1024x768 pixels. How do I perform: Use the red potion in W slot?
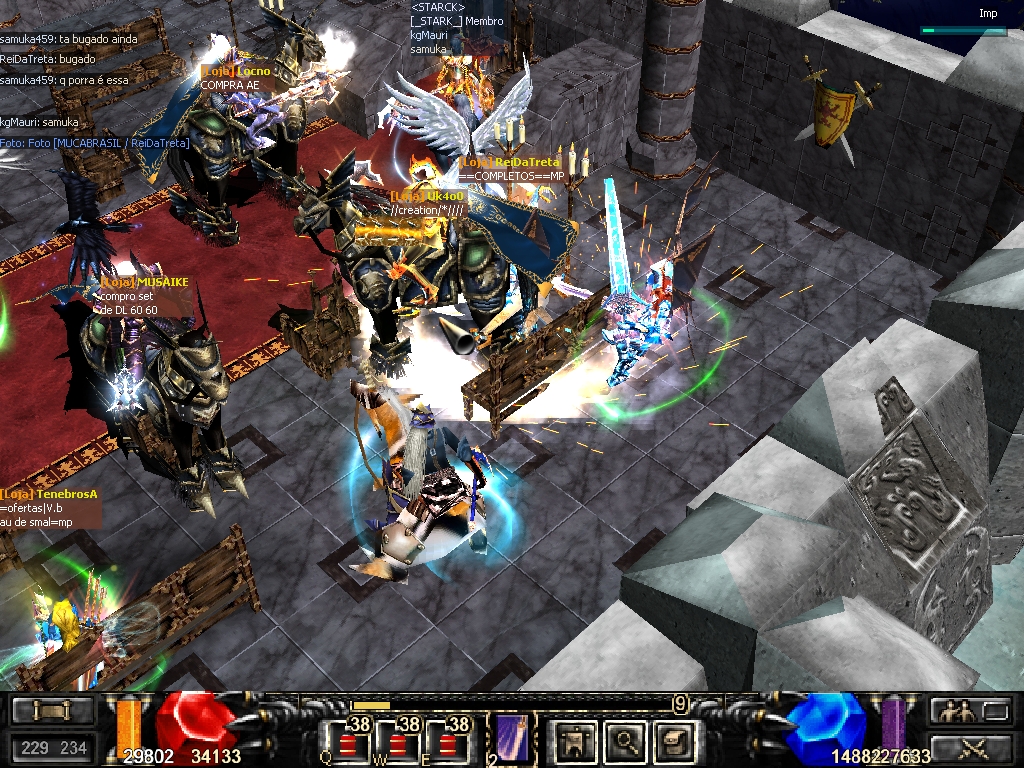pyautogui.click(x=398, y=744)
